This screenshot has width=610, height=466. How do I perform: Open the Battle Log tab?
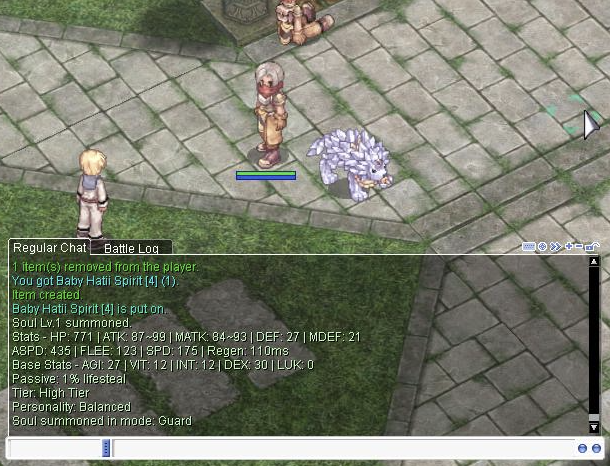coord(131,248)
